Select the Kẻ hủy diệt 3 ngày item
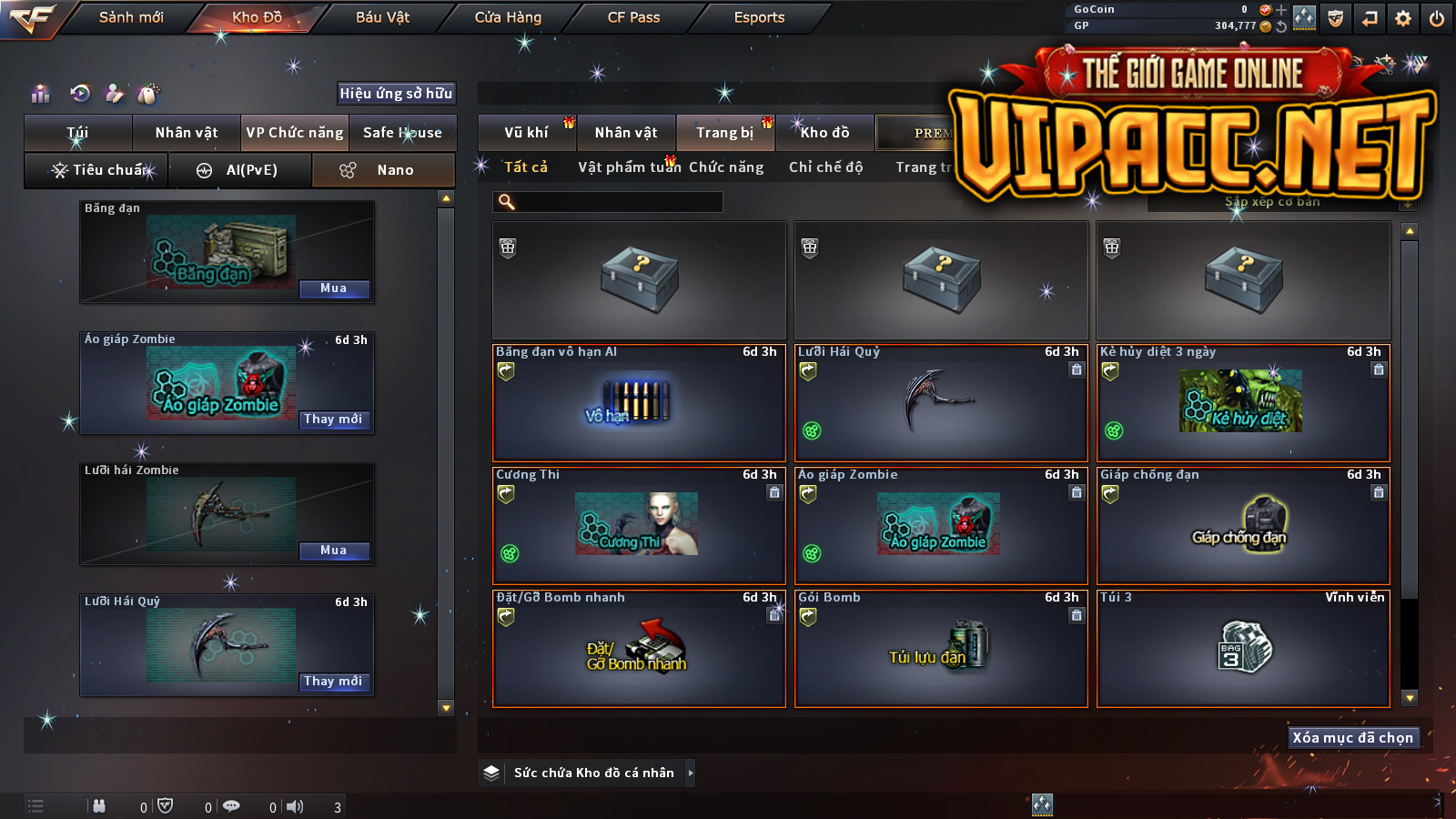Viewport: 1456px width, 819px height. click(x=1243, y=402)
